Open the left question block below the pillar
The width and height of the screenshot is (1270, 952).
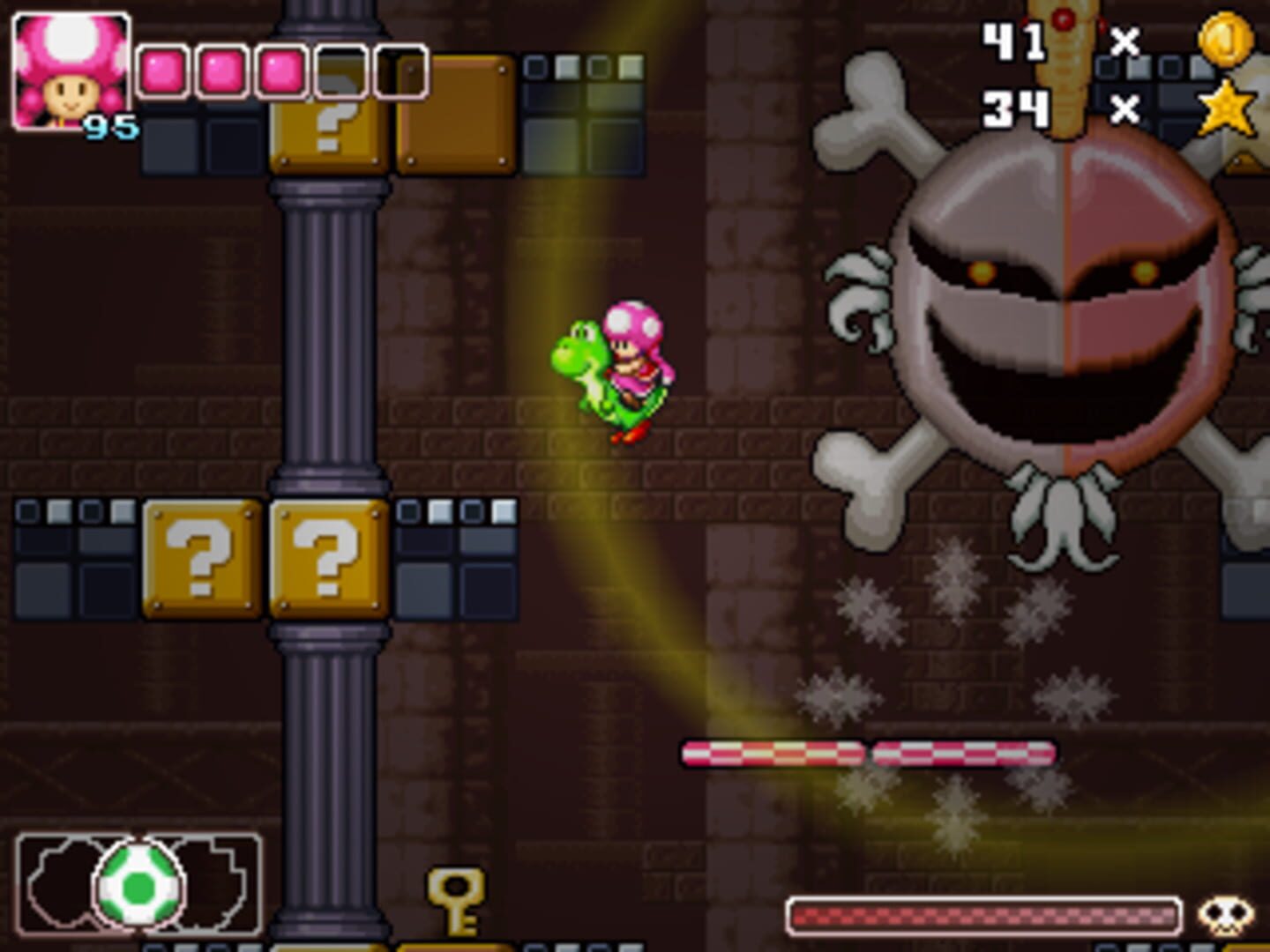tap(205, 557)
